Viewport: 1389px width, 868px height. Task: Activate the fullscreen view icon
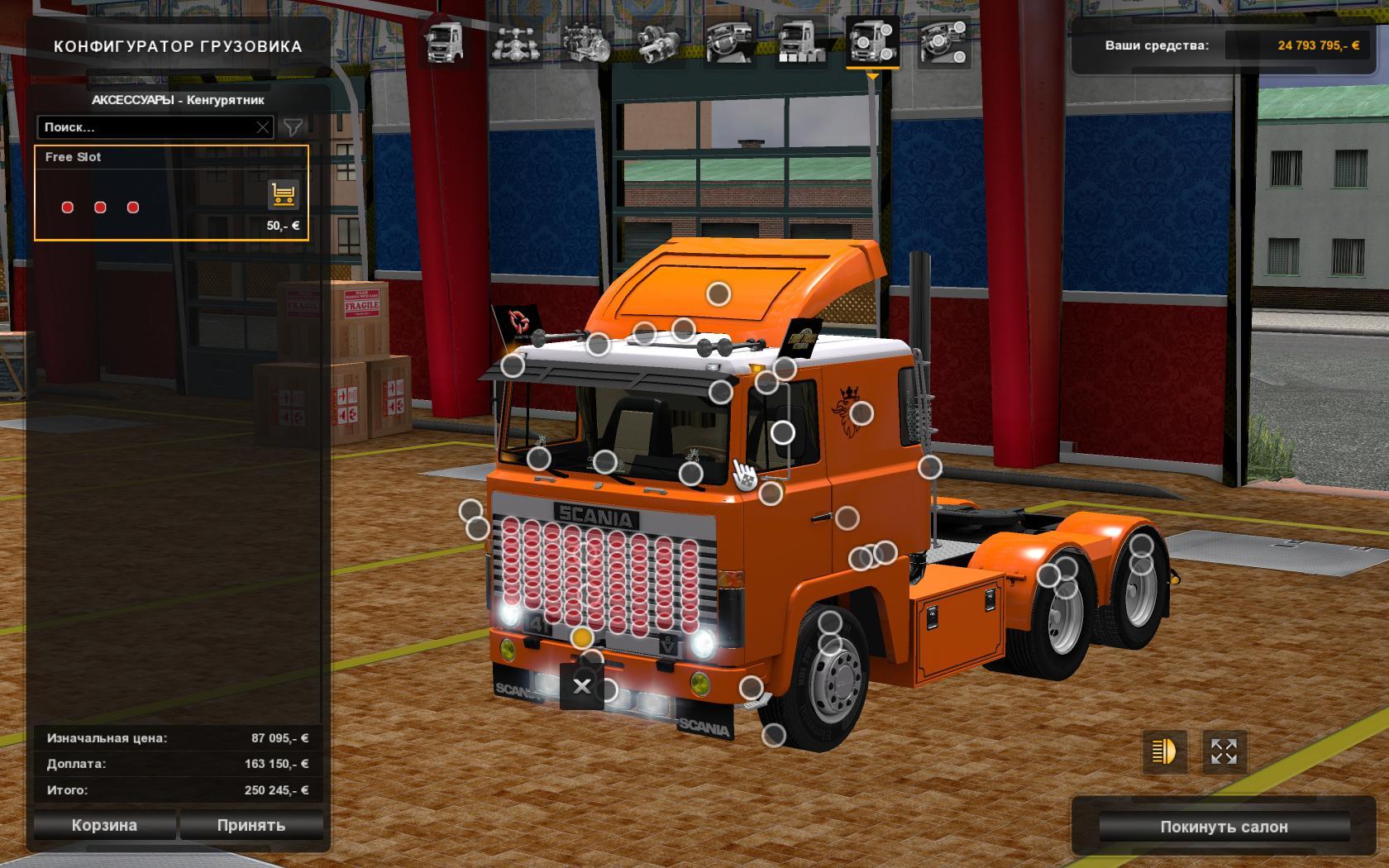(1224, 751)
